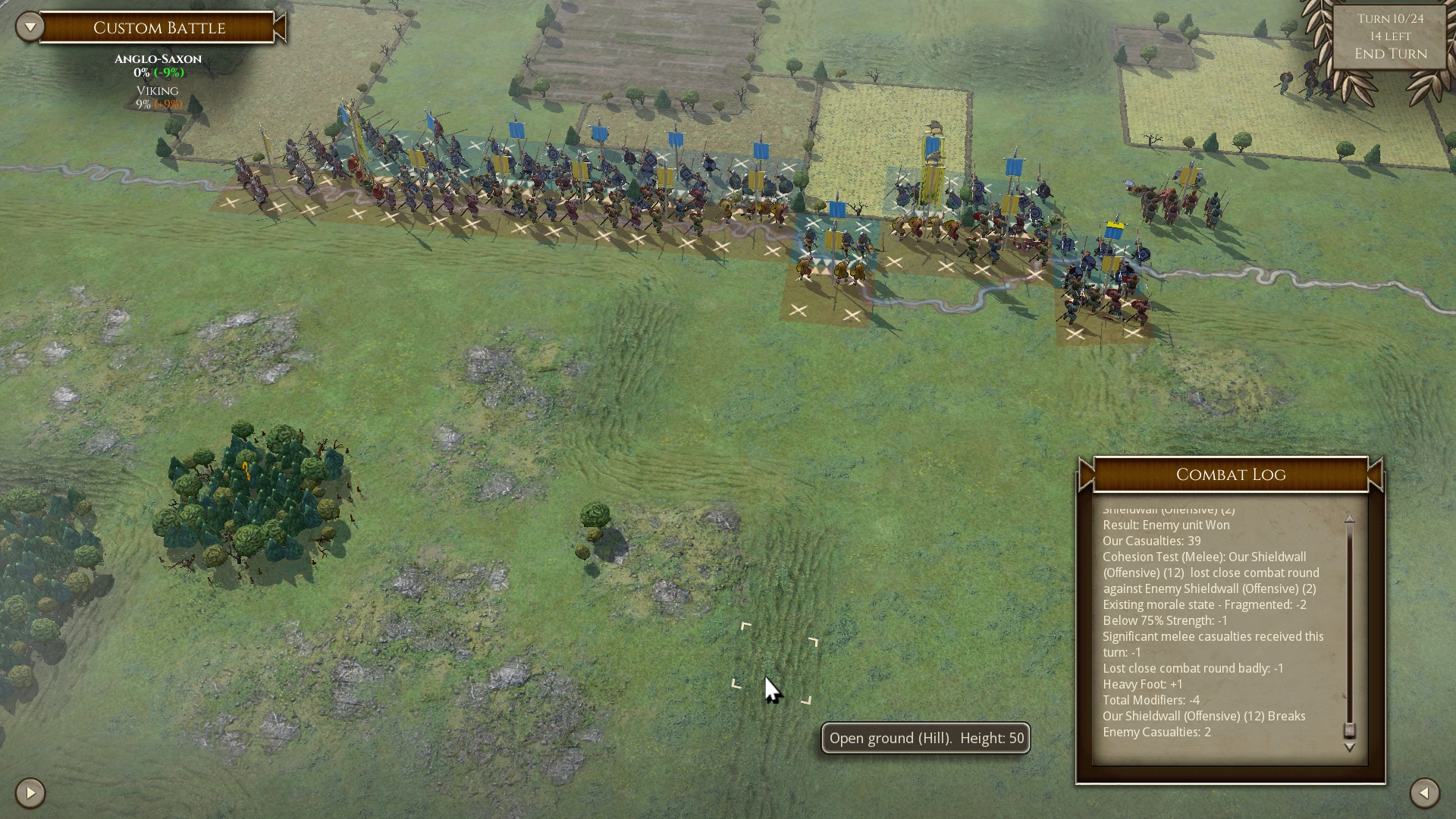Open the dropdown arrow beside Custom Battle

click(30, 27)
